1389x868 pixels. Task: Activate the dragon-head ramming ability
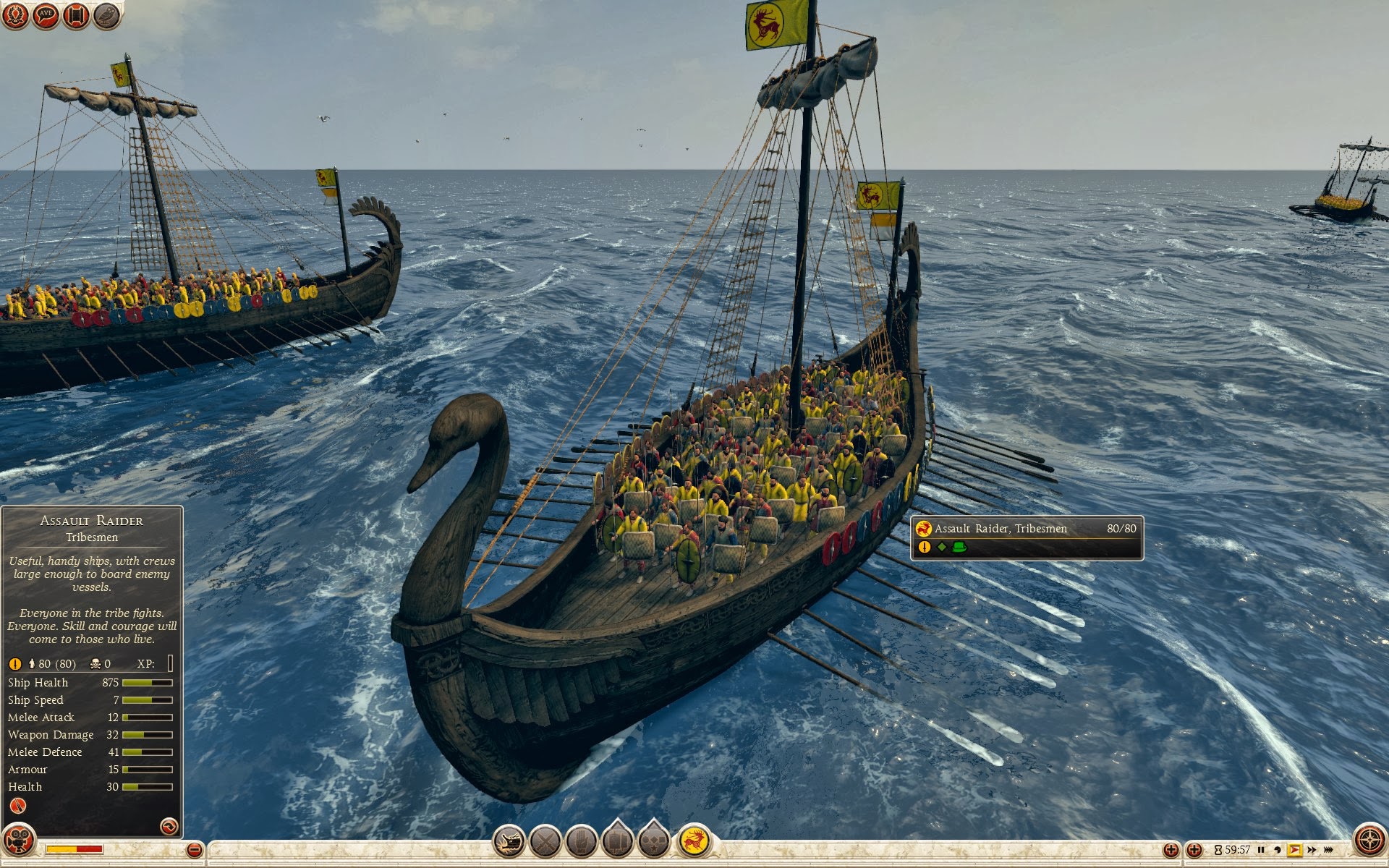(509, 841)
